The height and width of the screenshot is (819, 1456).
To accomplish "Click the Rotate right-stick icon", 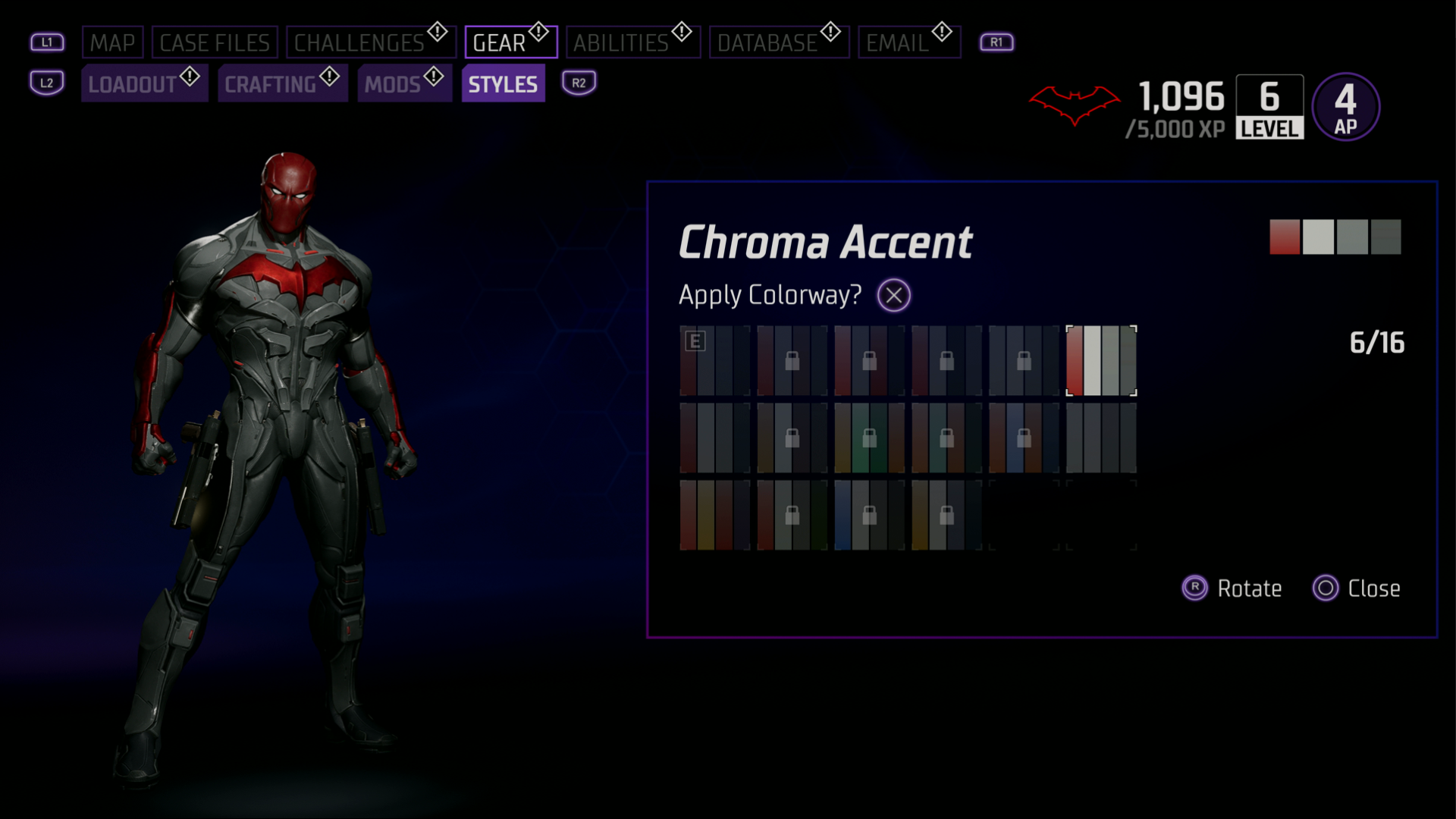I will click(1194, 588).
